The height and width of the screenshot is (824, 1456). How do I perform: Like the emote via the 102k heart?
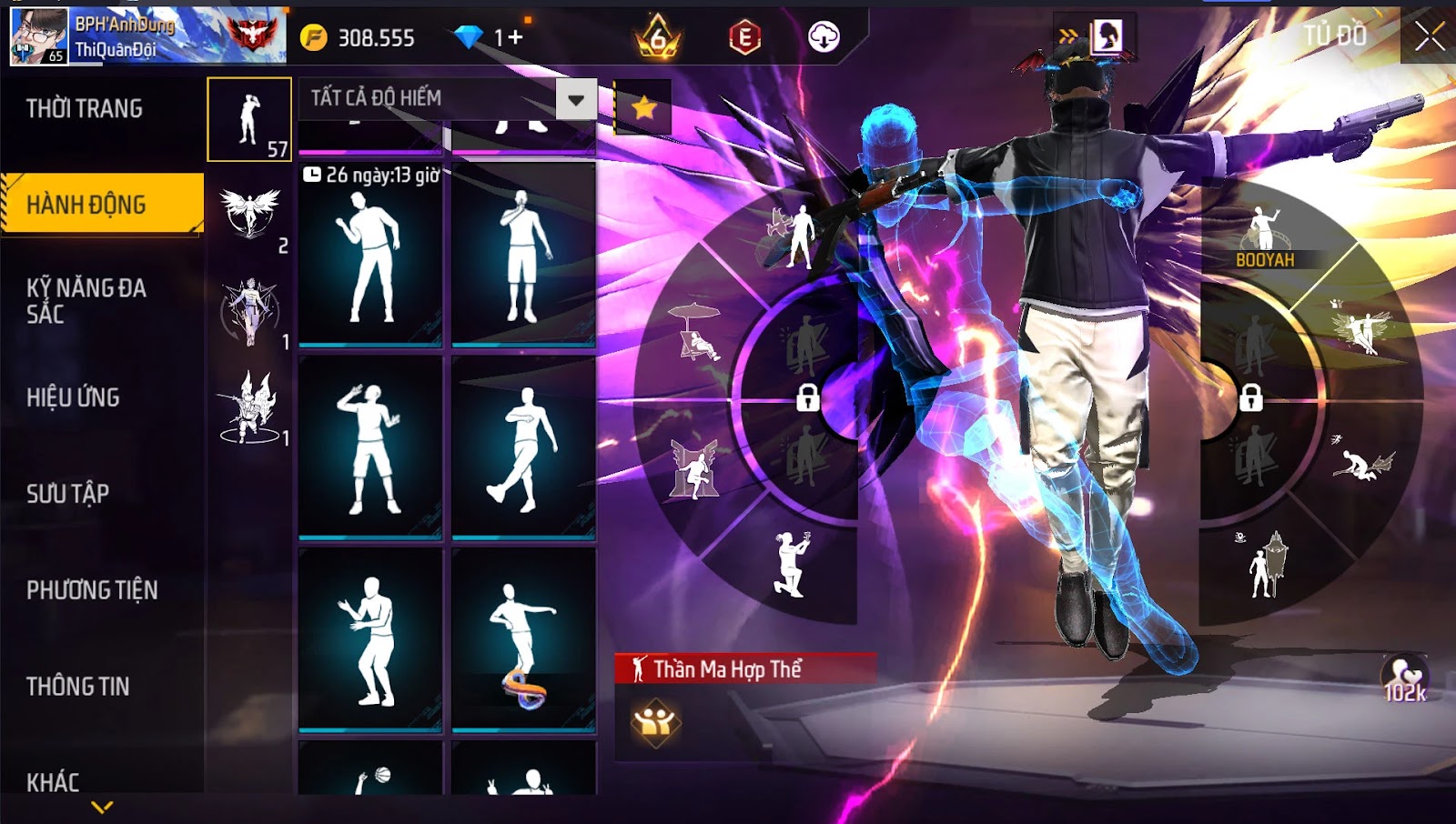coord(1405,678)
